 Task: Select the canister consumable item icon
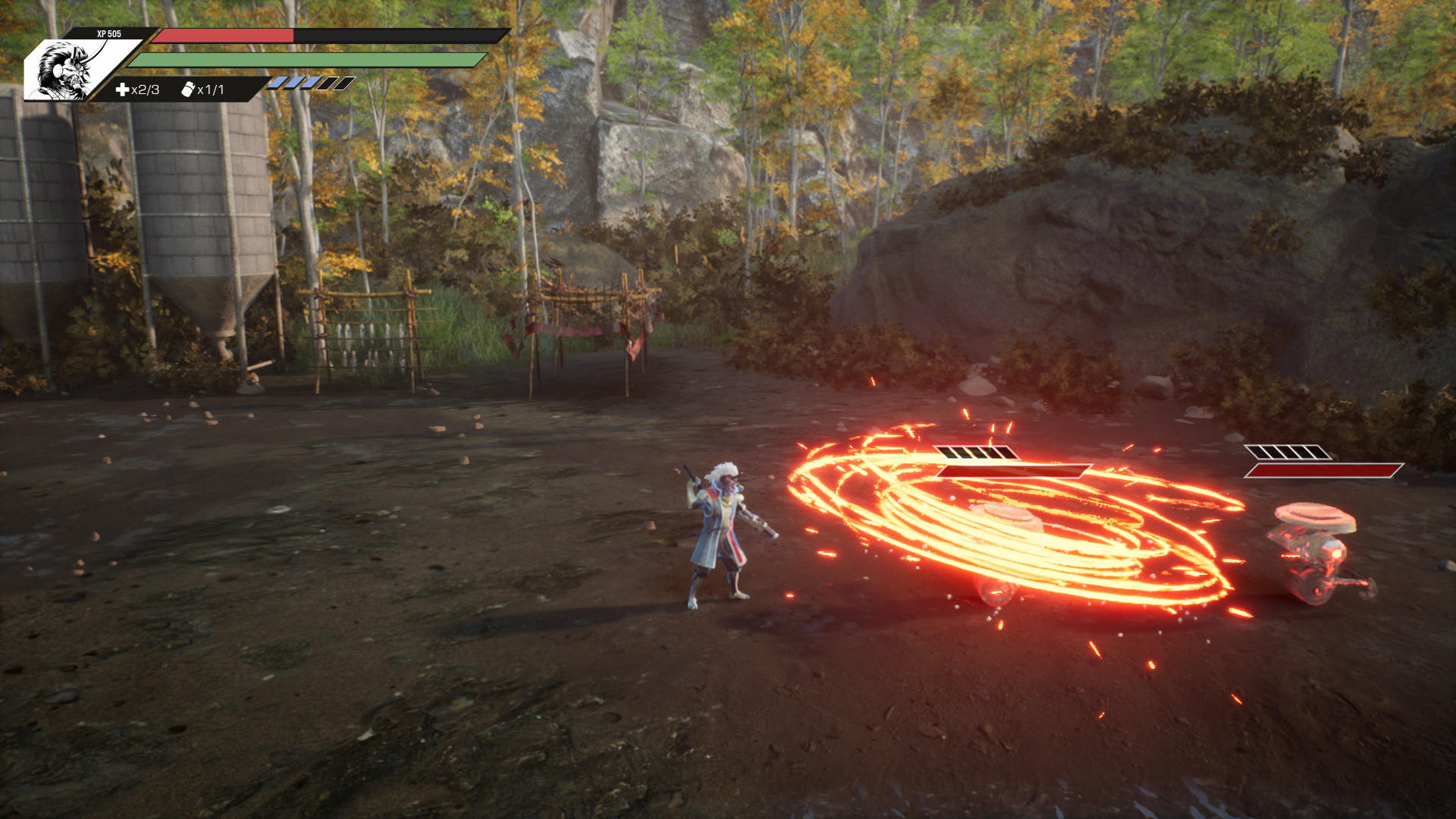pyautogui.click(x=188, y=89)
